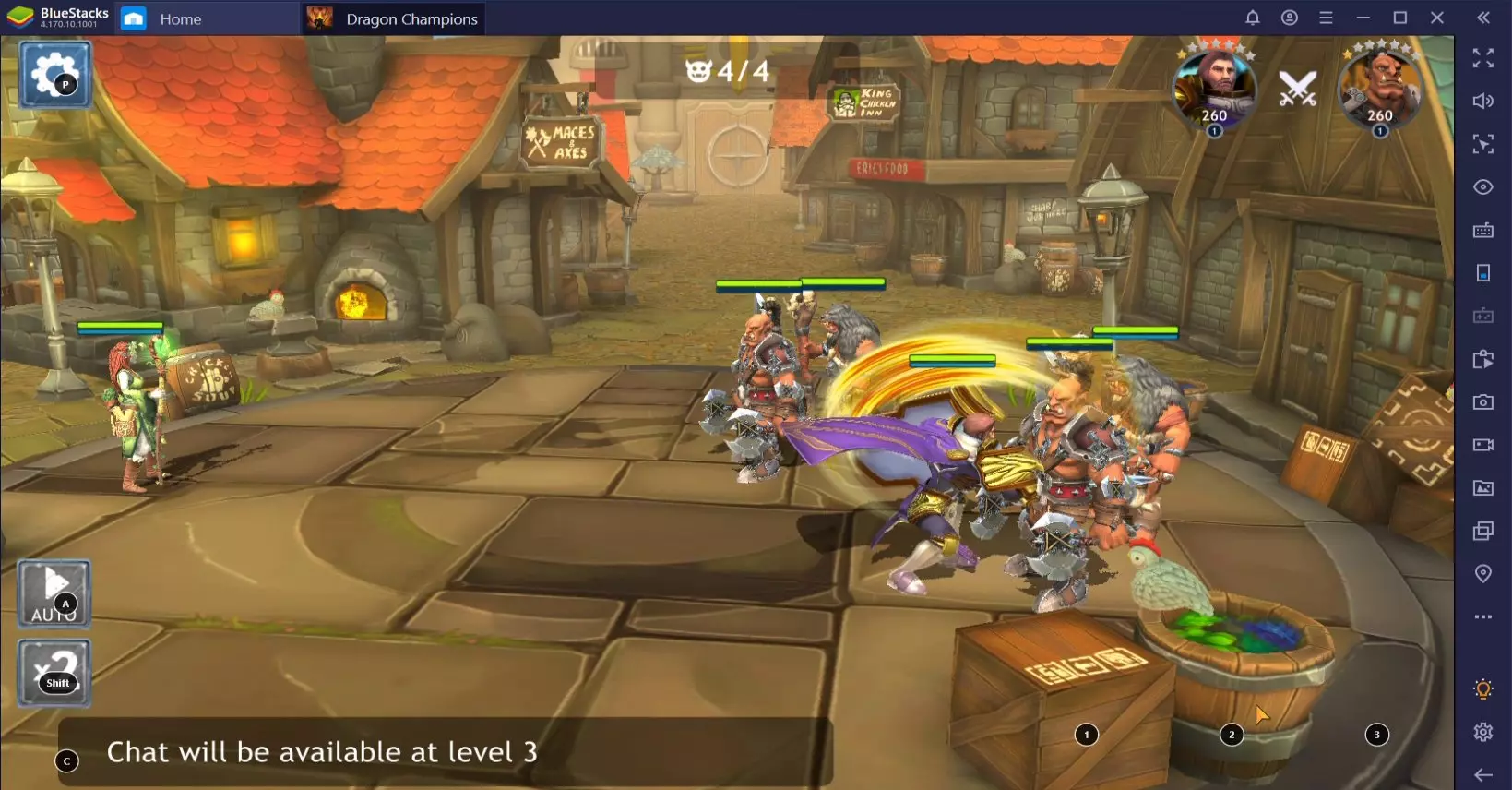Image resolution: width=1512 pixels, height=790 pixels.
Task: Open BlueStacks notifications bell
Action: (1253, 18)
